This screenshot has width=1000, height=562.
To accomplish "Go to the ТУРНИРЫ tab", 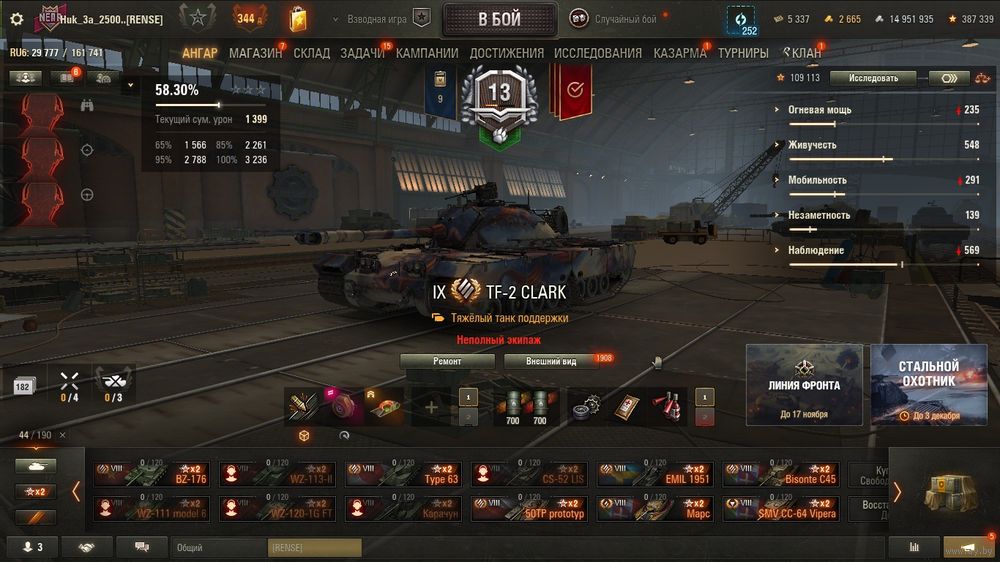I will [x=743, y=53].
